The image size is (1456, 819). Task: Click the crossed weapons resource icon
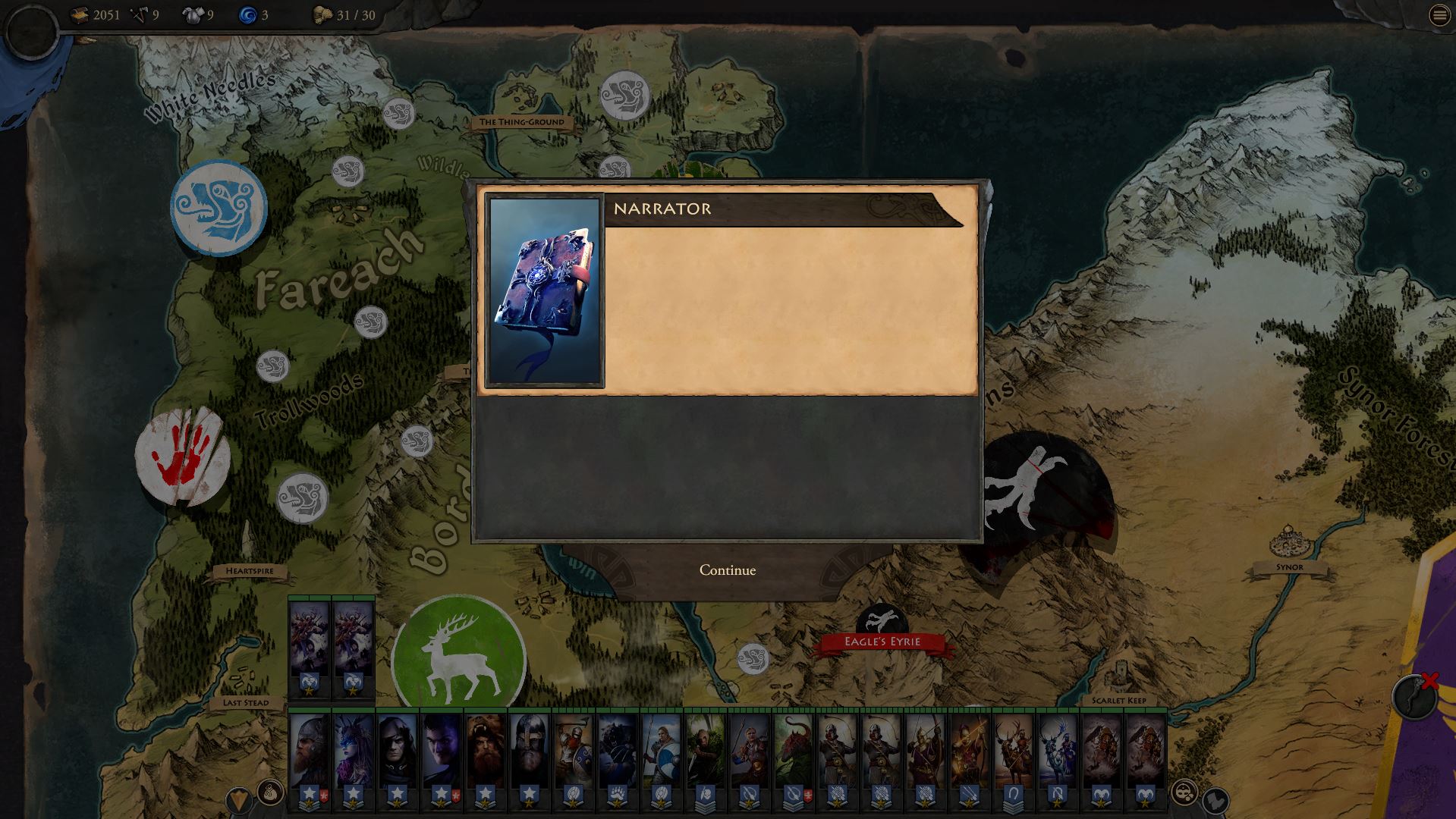[x=138, y=14]
